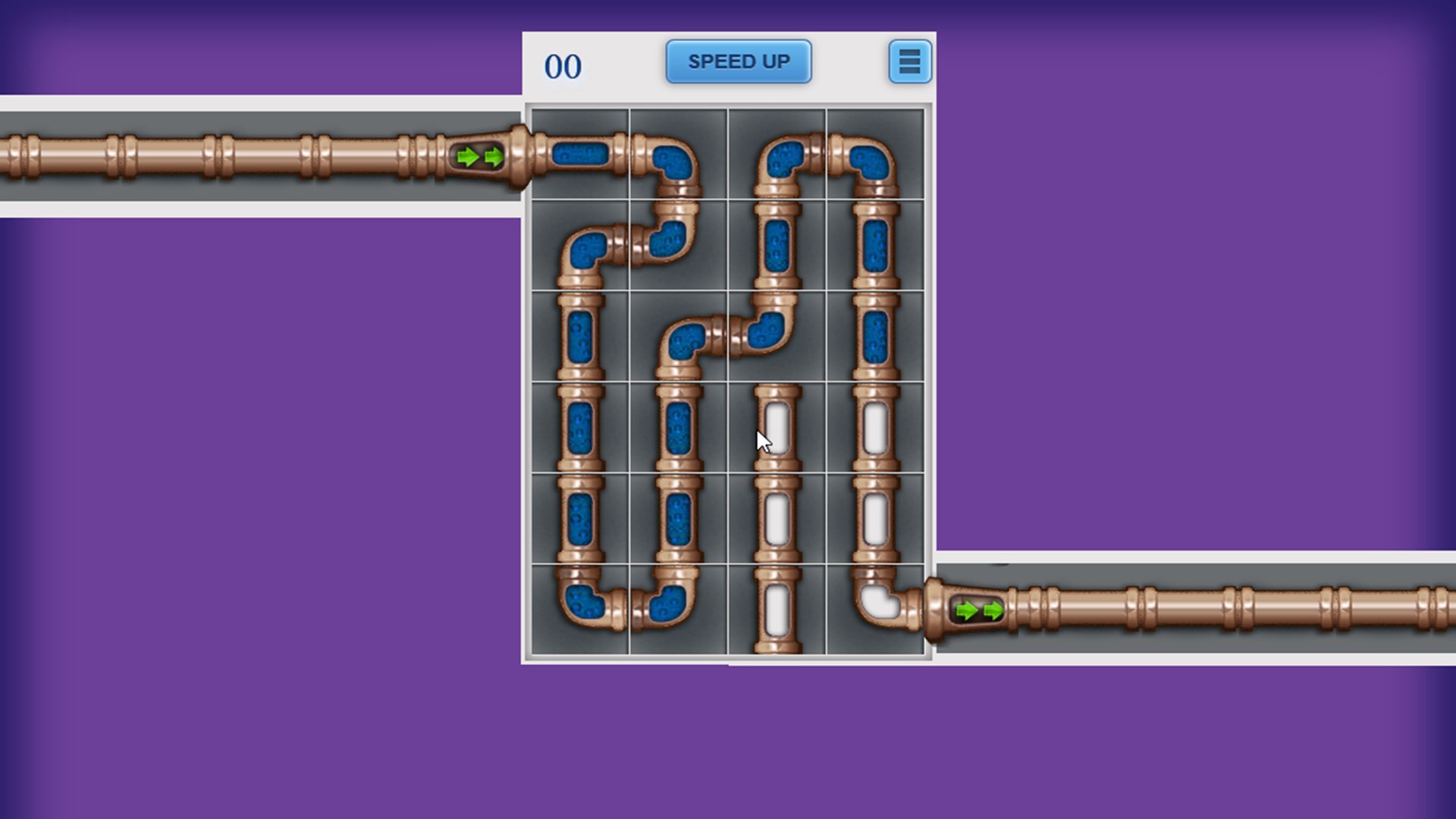Rotate the elbow pipe in the top-right corner cell
Viewport: 1456px width, 819px height.
[x=872, y=159]
